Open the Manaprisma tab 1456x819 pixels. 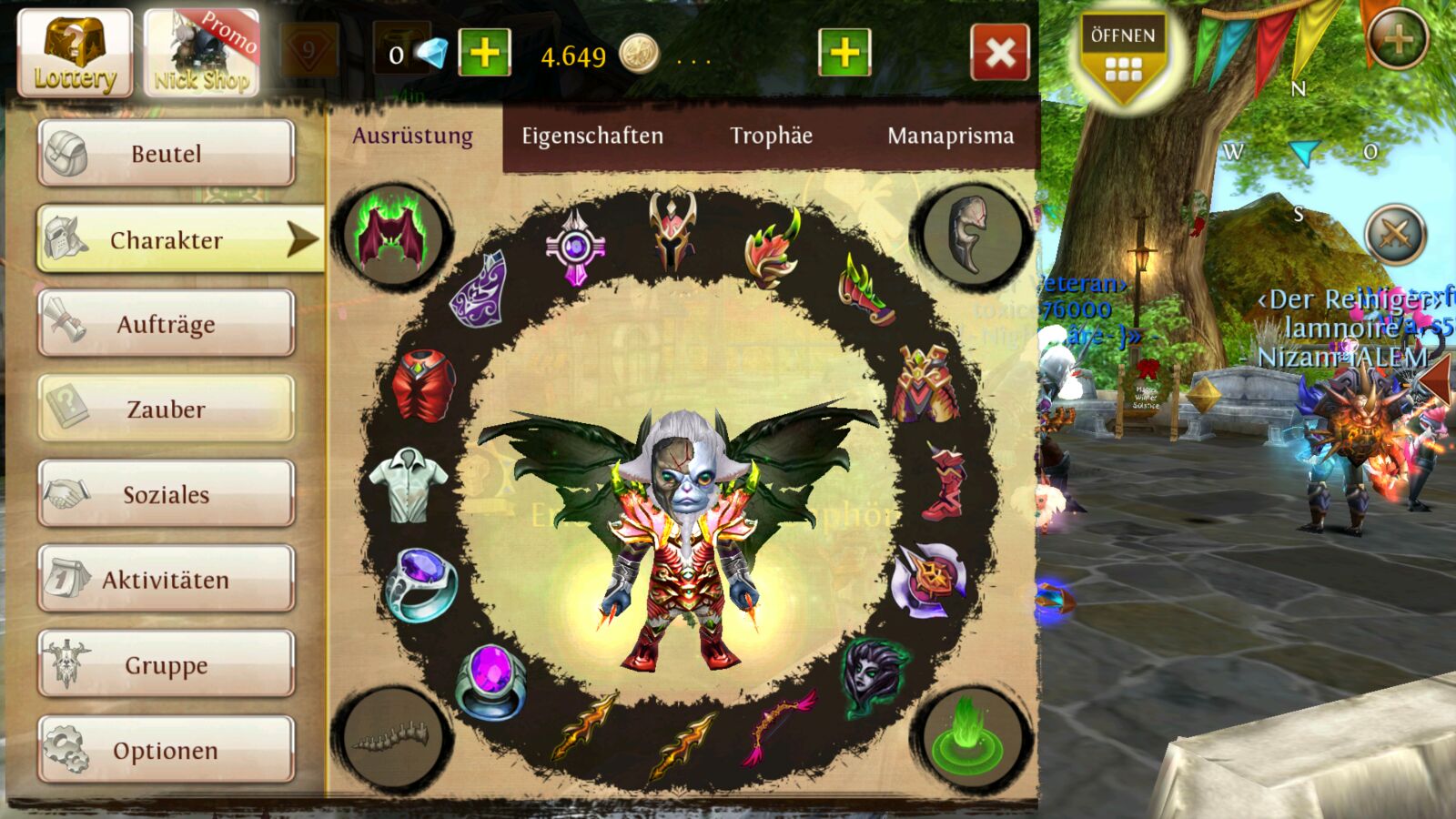click(x=950, y=136)
